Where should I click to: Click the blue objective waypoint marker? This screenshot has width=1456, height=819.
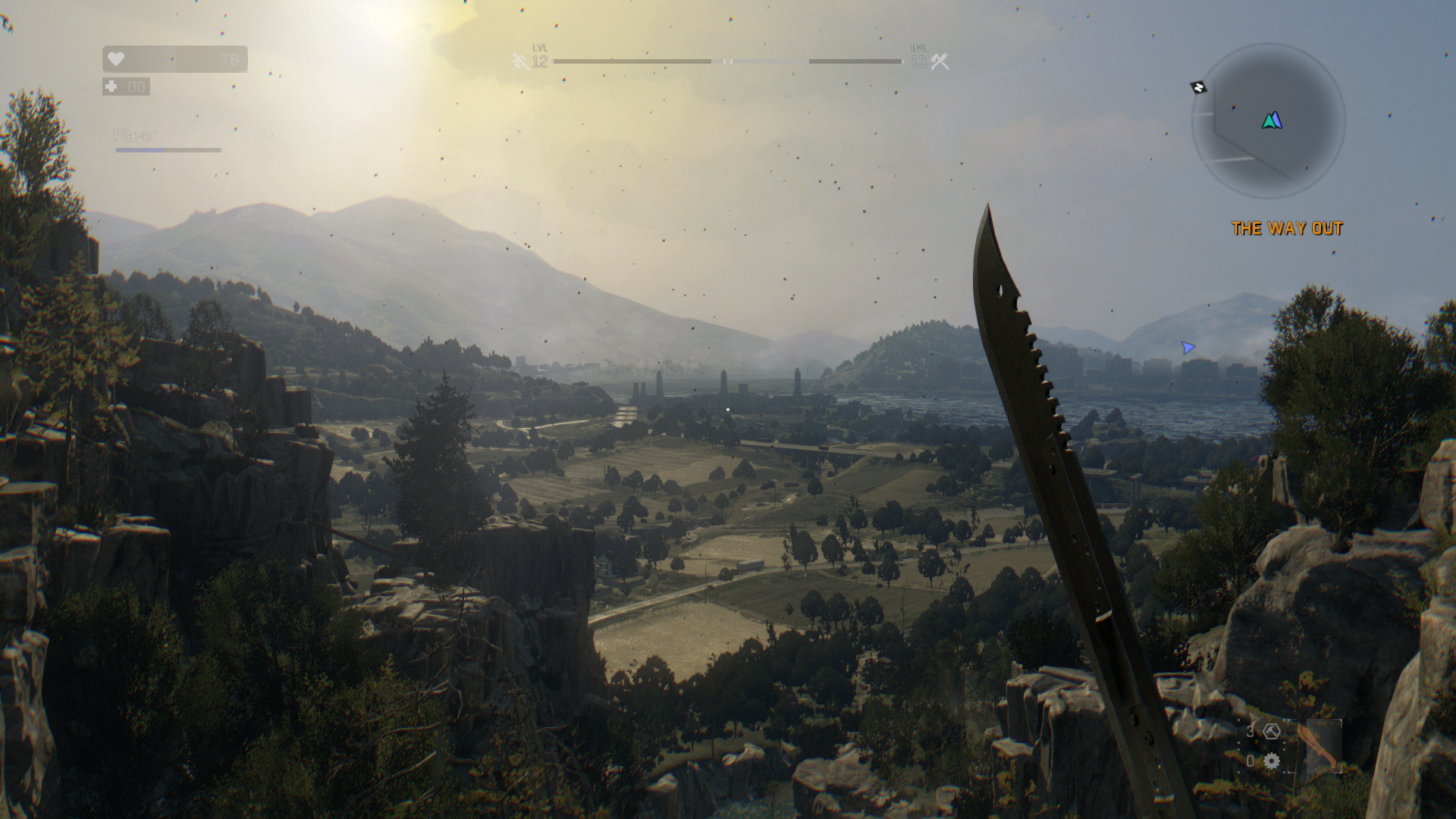[1188, 347]
